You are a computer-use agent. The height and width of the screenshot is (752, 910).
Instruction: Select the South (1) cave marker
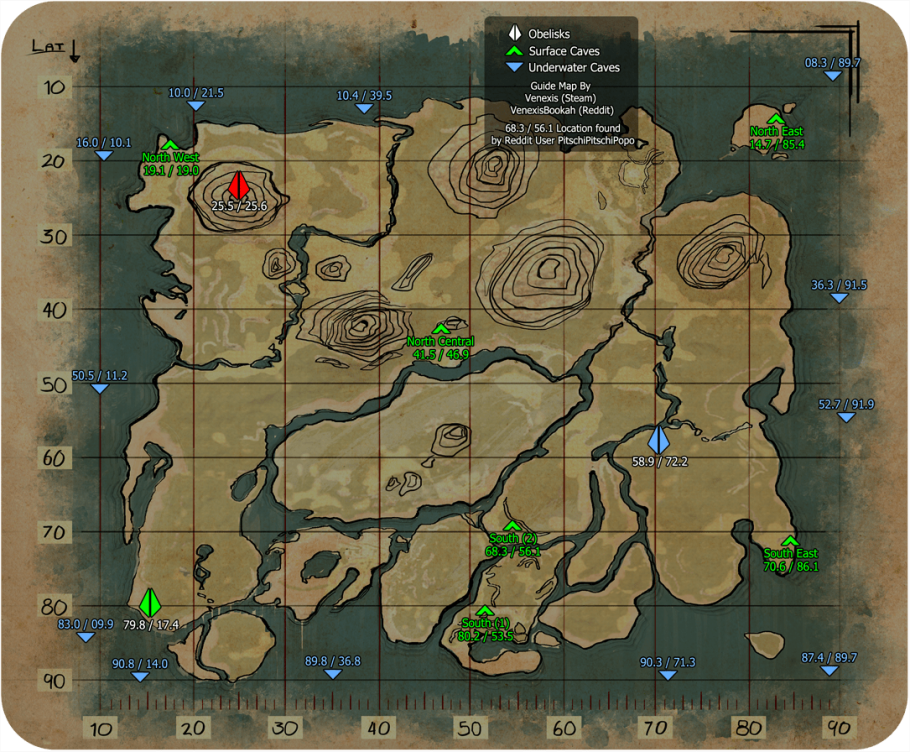click(485, 611)
